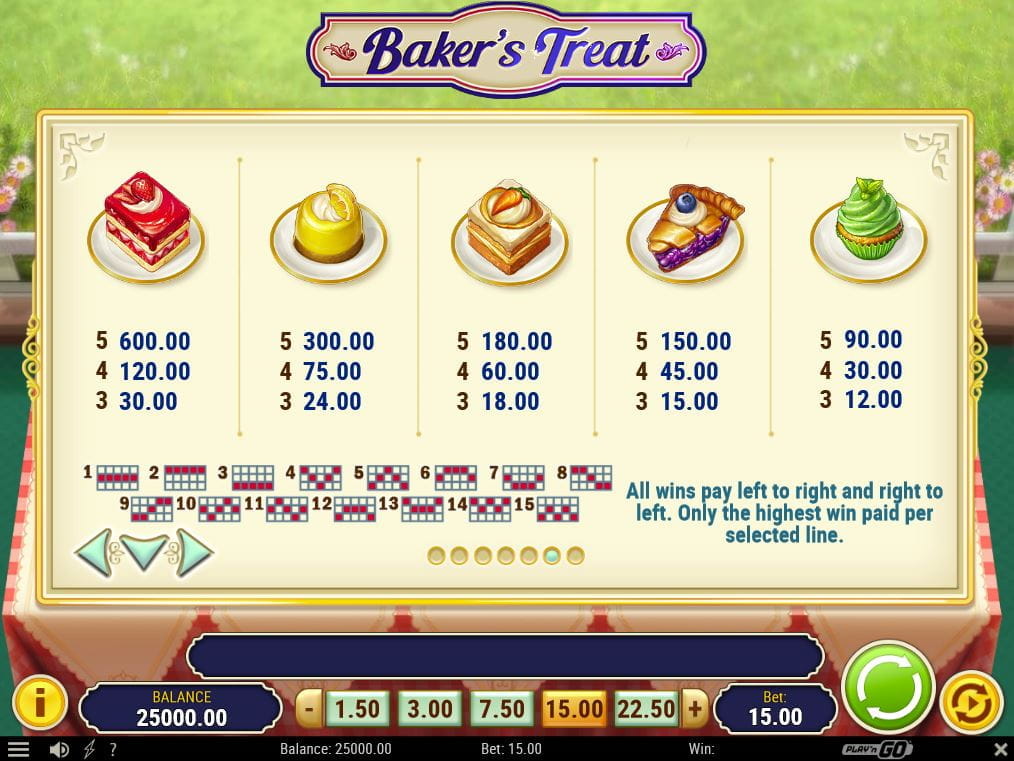Image resolution: width=1014 pixels, height=761 pixels.
Task: Decrease the bet with the minus button
Action: point(310,710)
